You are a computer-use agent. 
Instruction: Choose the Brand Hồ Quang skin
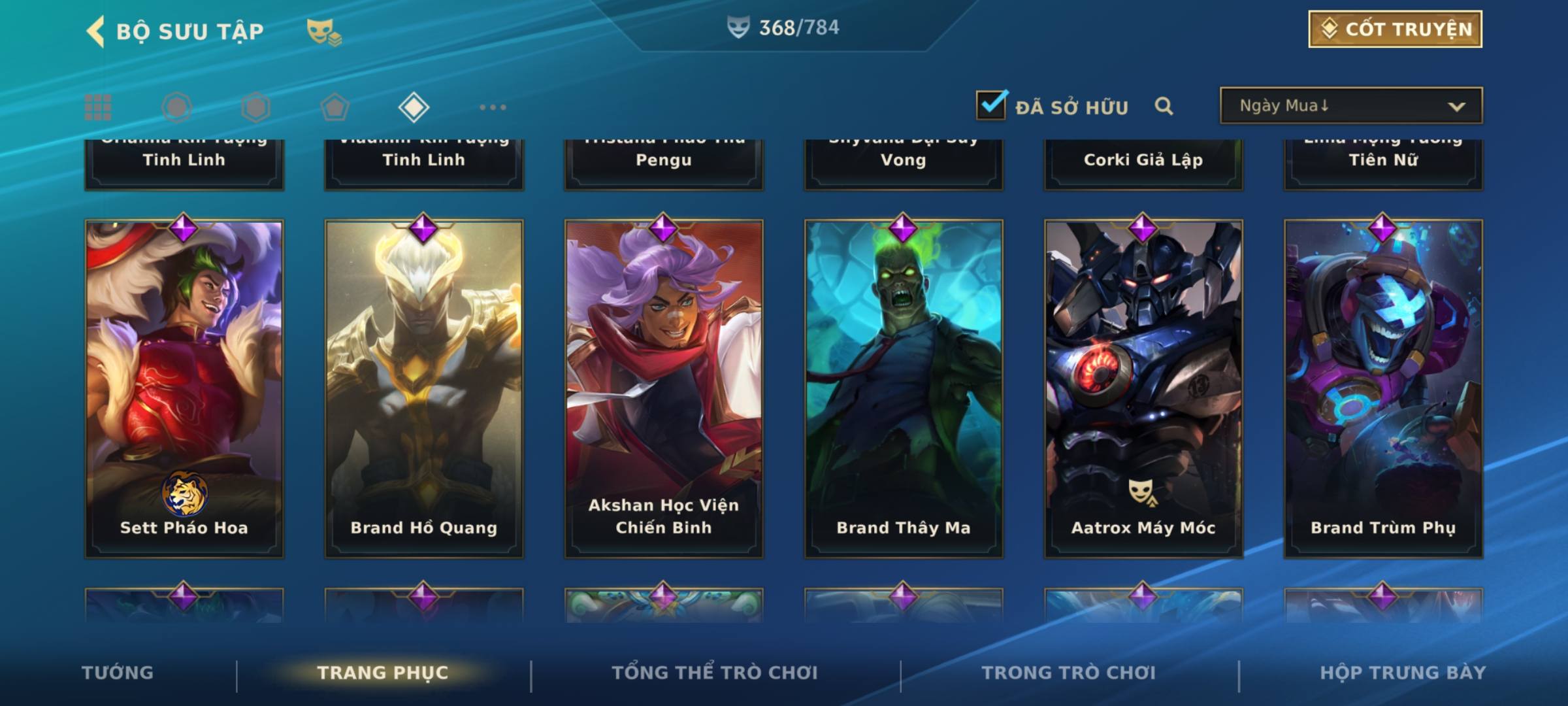[x=424, y=388]
